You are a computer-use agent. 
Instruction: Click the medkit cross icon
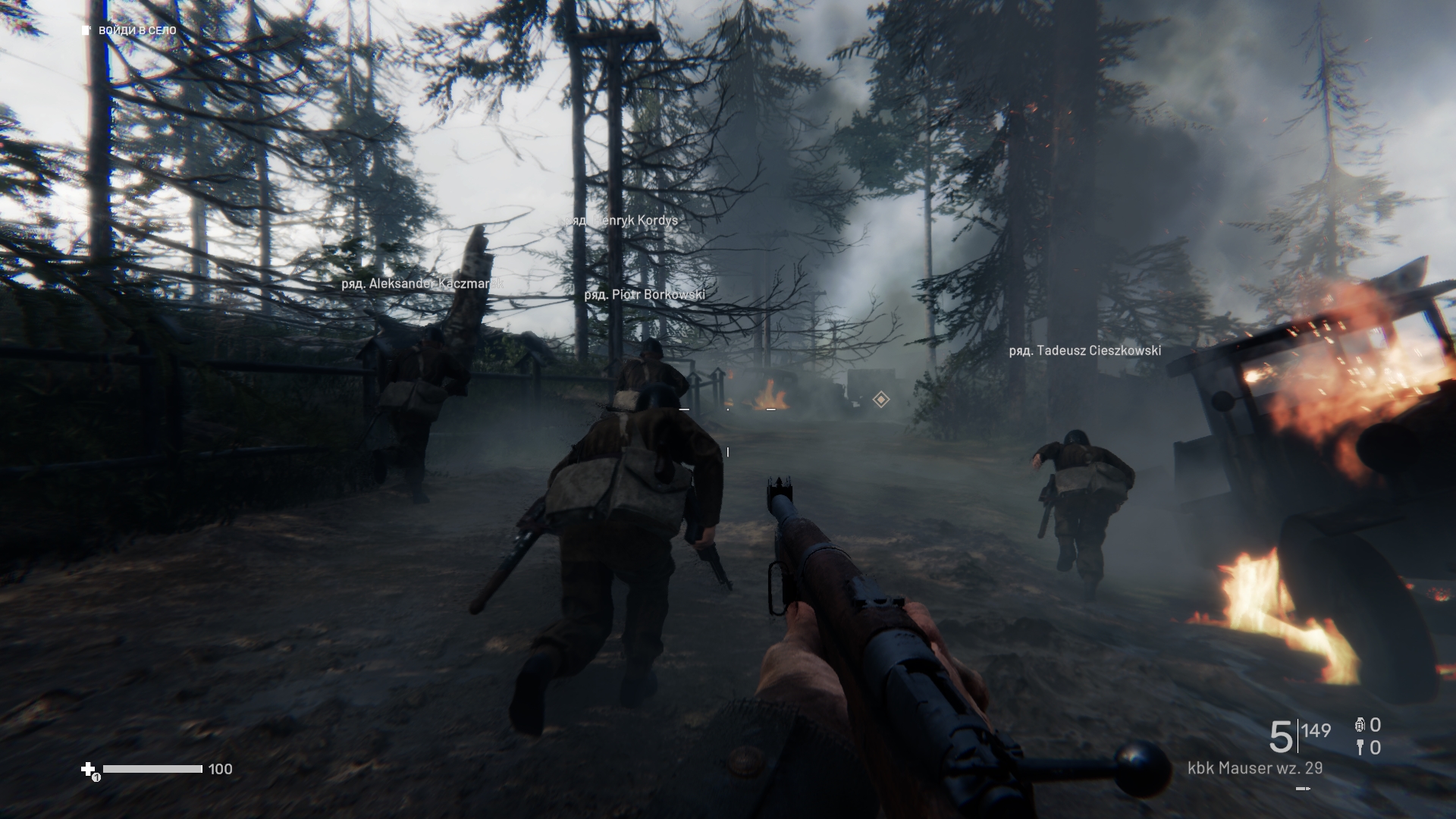click(89, 769)
